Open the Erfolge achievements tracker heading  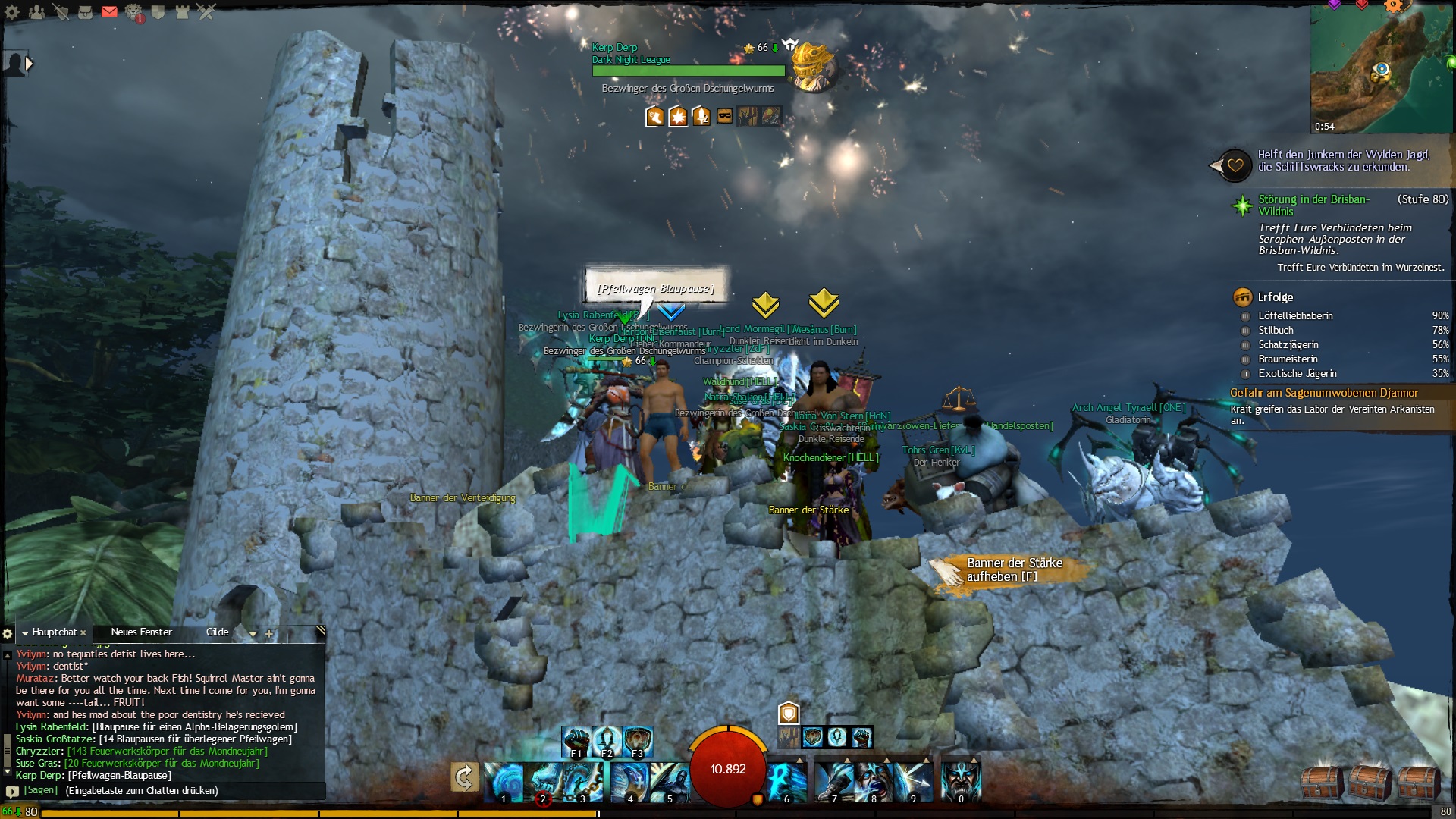click(1275, 297)
